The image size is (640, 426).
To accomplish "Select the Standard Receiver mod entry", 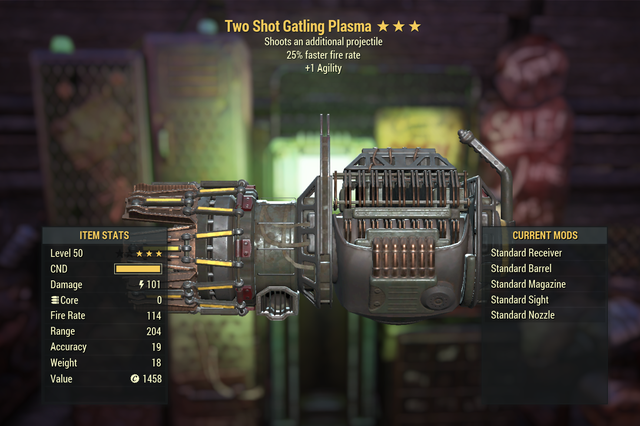I will [x=527, y=253].
